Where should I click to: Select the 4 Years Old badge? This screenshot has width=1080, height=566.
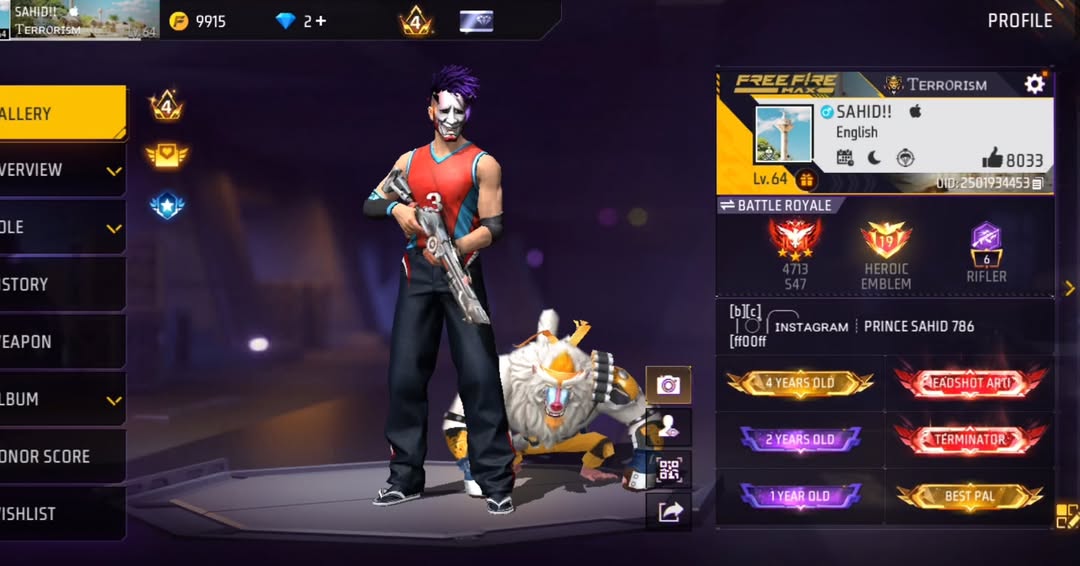coord(800,383)
